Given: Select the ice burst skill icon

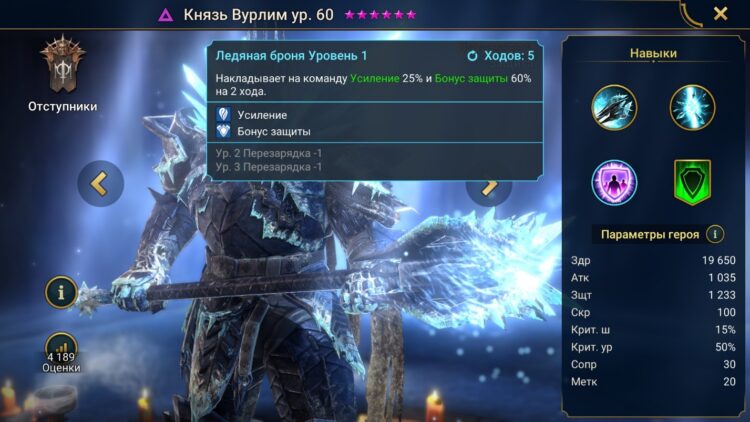Looking at the screenshot, I should 692,108.
